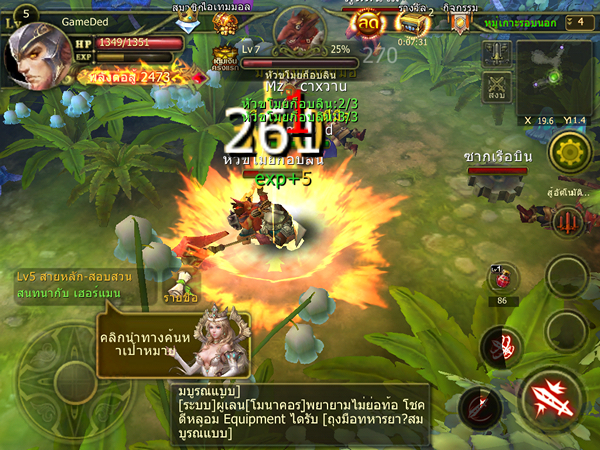Toggle the crossed-swords peace mode button

pos(496,90)
